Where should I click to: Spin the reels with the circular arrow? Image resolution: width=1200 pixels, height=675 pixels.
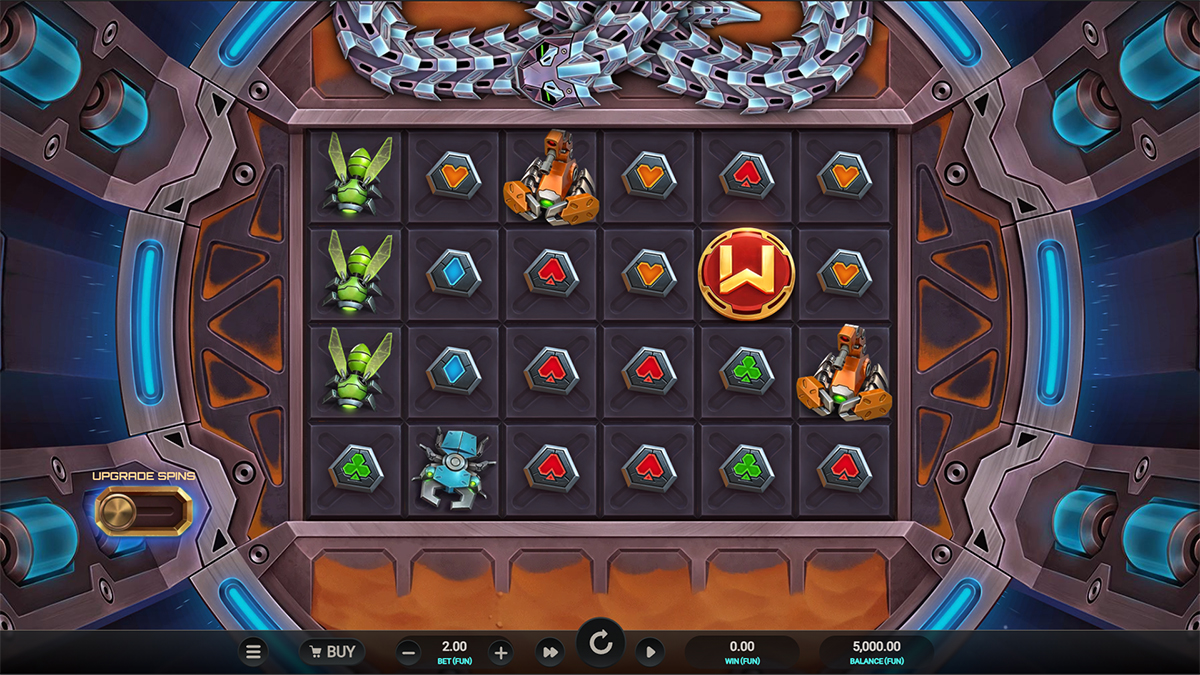click(601, 644)
